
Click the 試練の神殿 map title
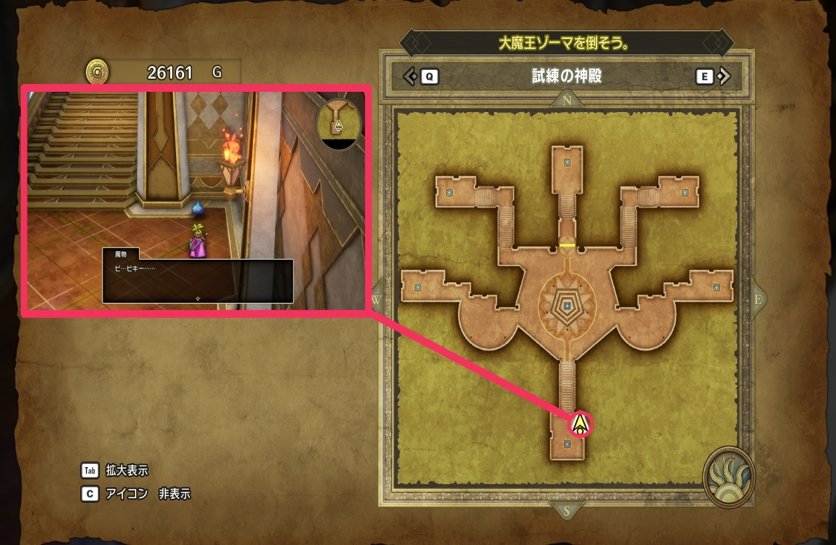(567, 76)
